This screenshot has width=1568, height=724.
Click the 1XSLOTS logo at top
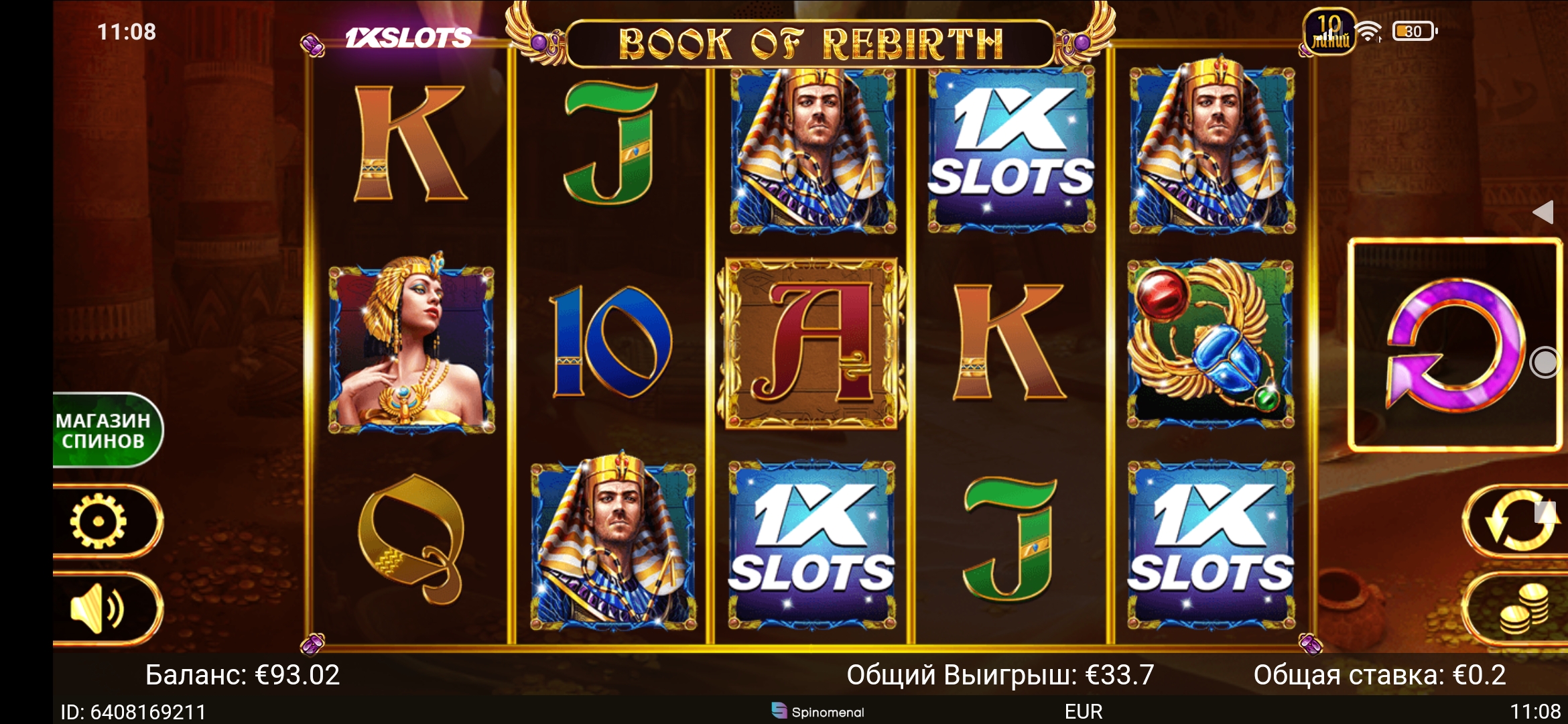coord(408,38)
